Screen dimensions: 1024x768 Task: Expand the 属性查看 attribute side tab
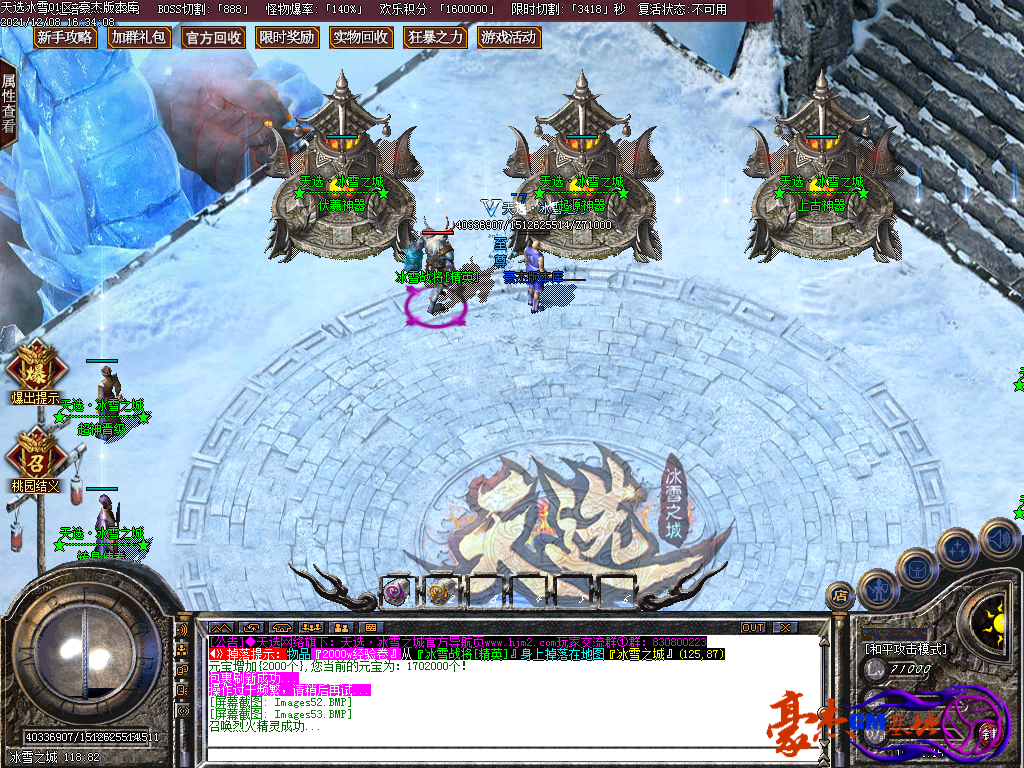click(x=9, y=104)
